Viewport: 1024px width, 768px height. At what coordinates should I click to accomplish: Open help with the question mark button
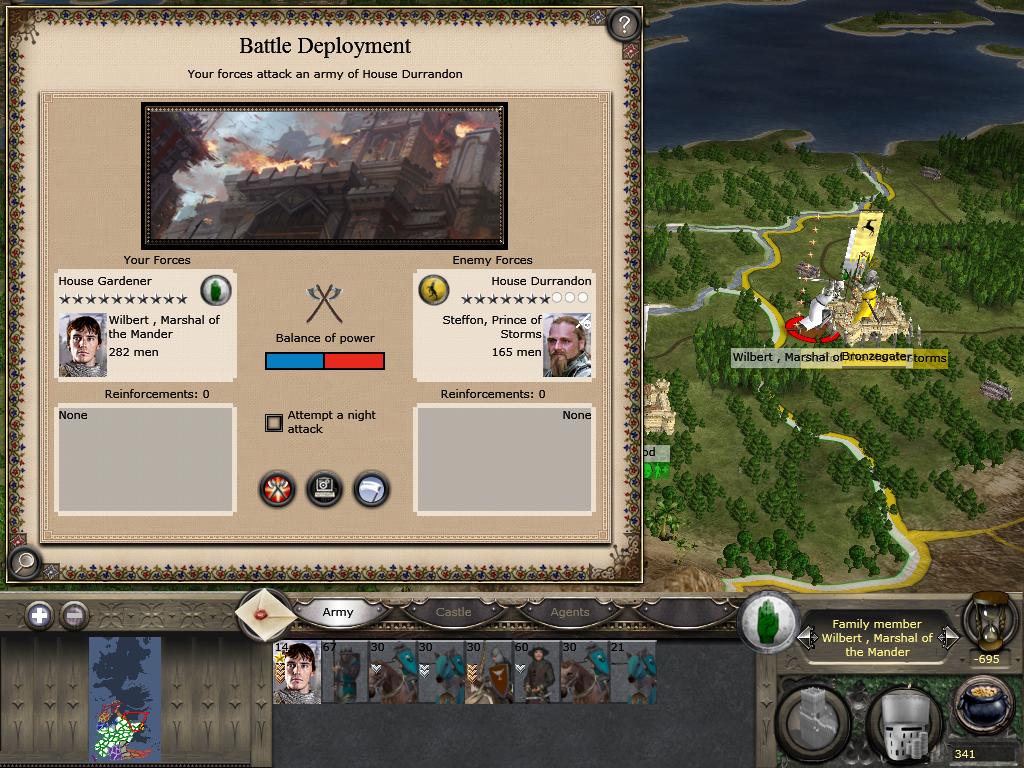coord(624,24)
